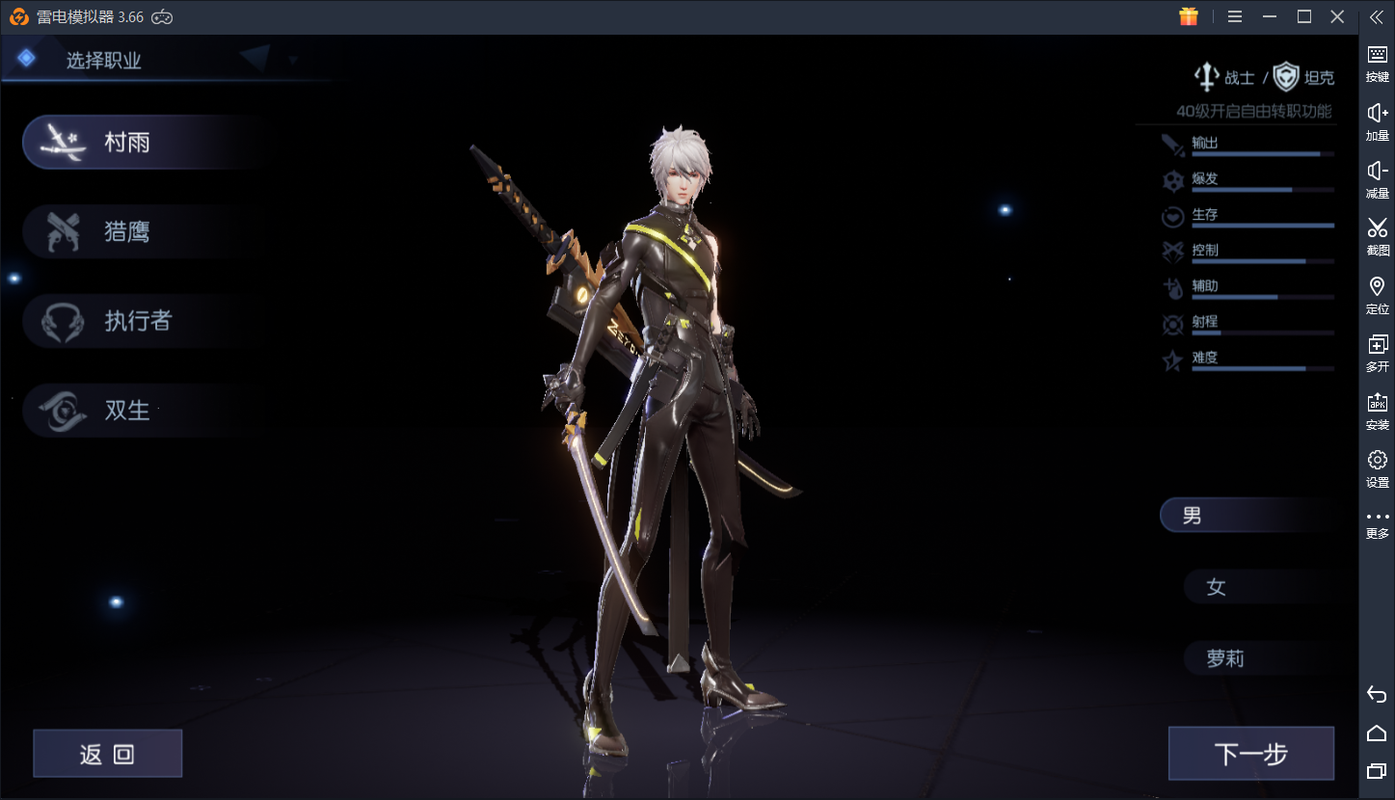1395x800 pixels.
Task: Proceed with the 下一步 button
Action: coord(1251,754)
